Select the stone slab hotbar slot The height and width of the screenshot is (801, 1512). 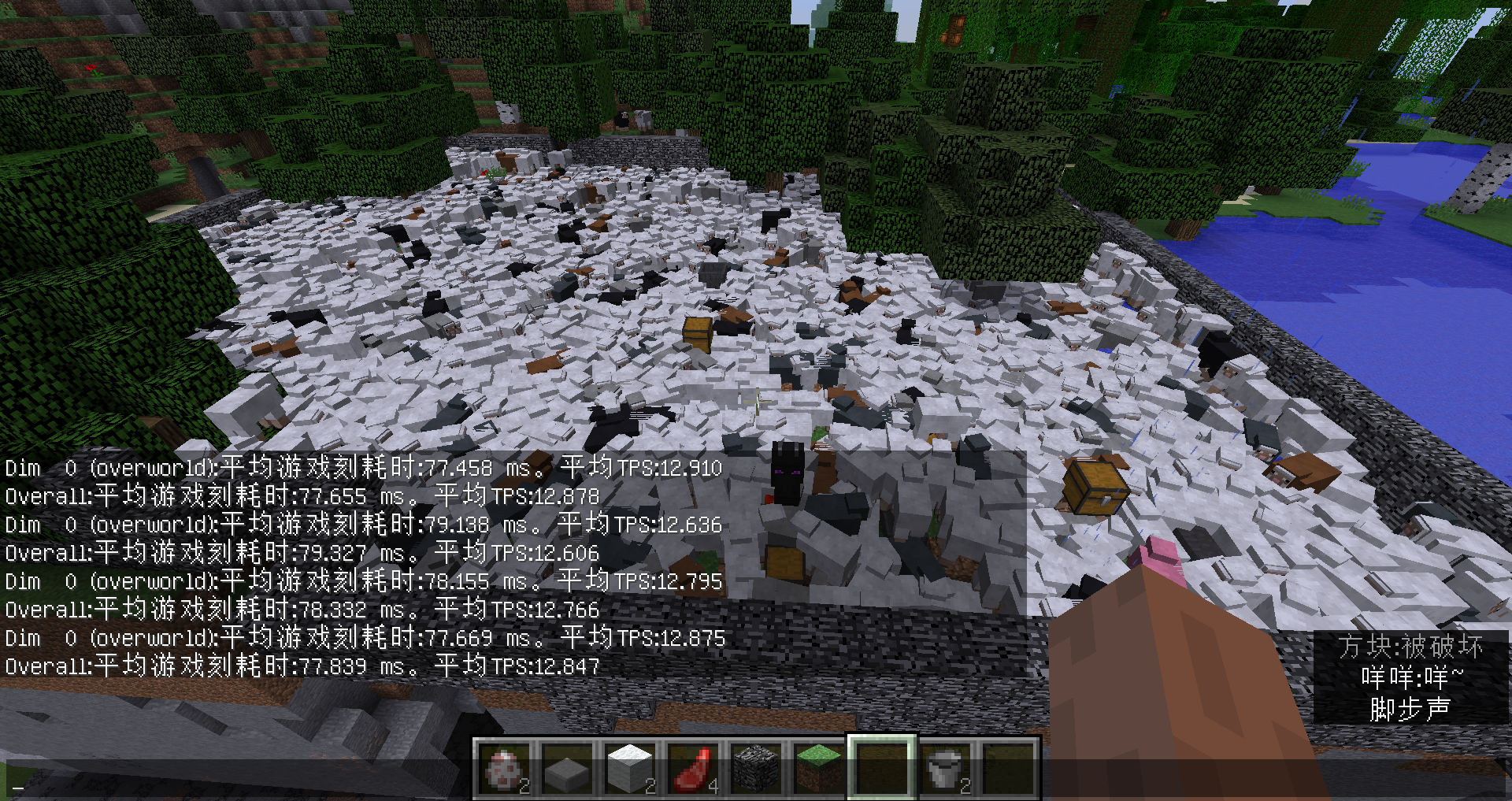pos(567,769)
